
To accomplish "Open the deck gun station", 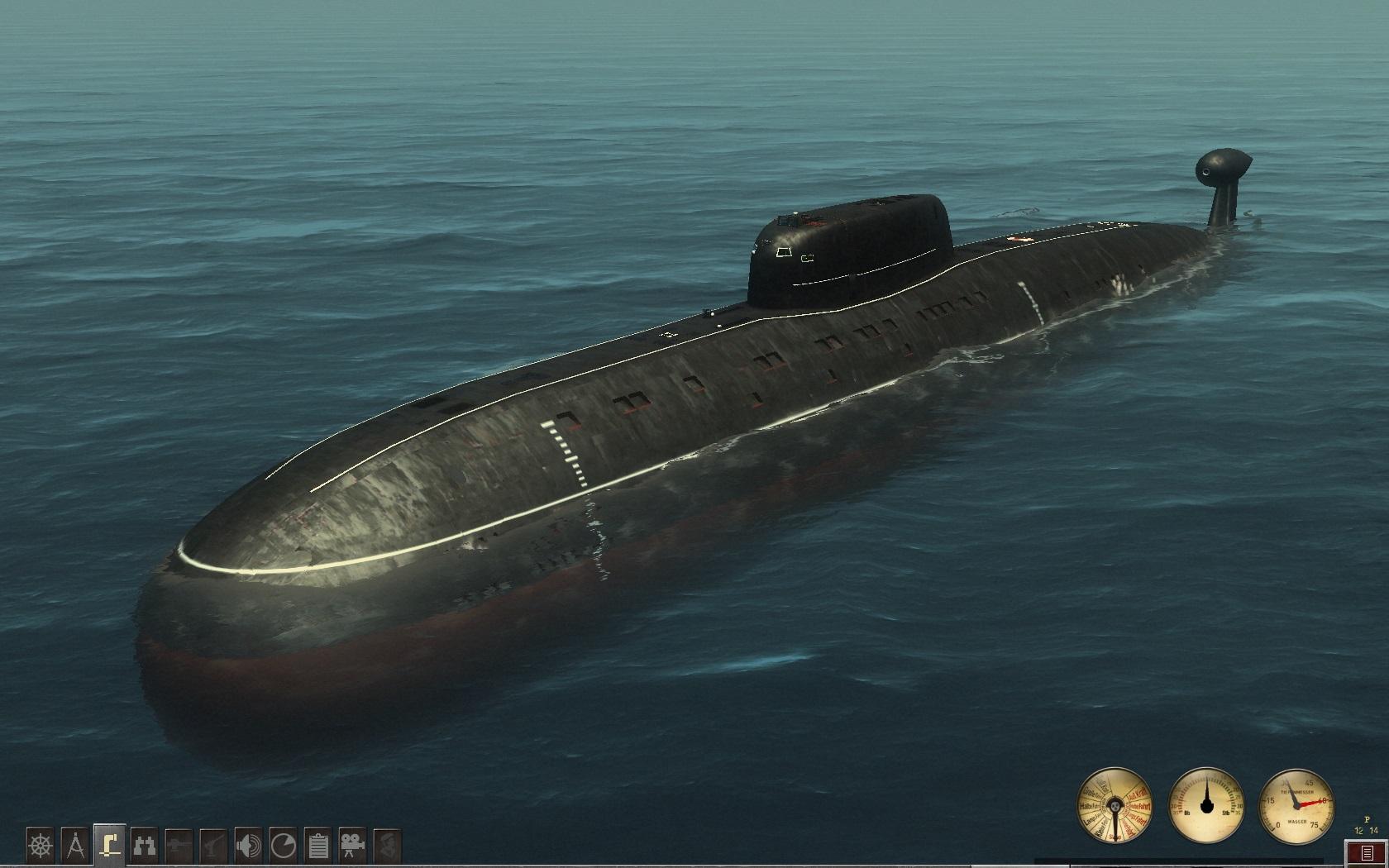I will [179, 846].
